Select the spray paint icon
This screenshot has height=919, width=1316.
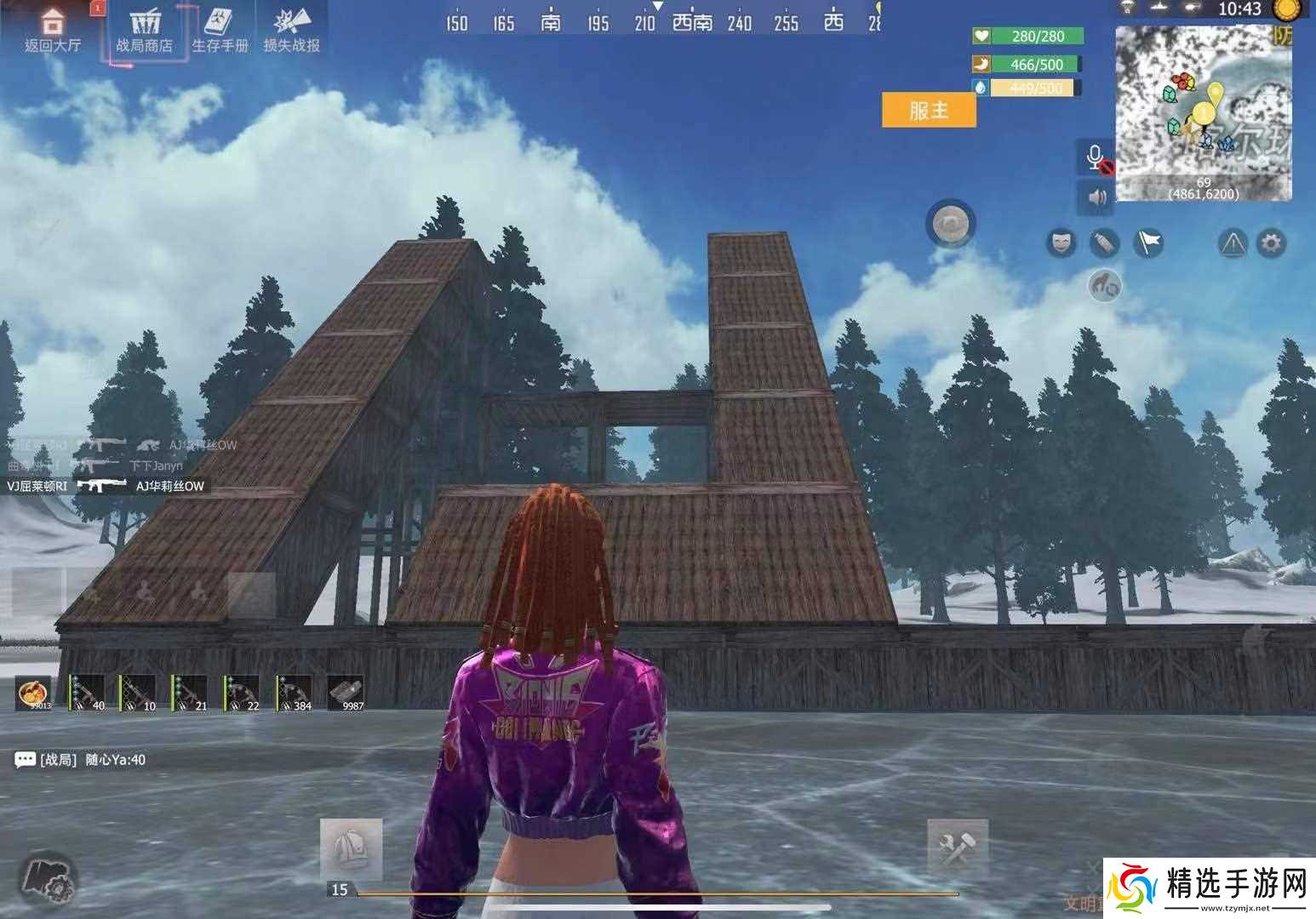click(x=1102, y=243)
